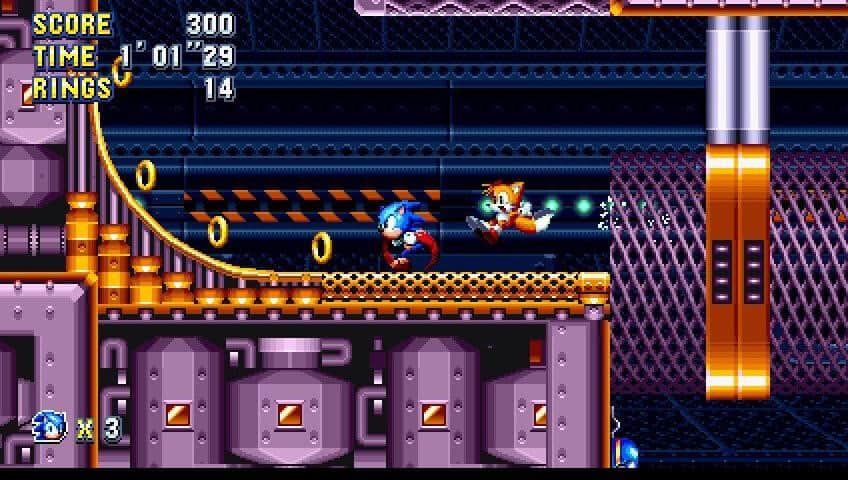Screen dimensions: 848x480
Task: Click Sonic's lives counter icon
Action: [49, 427]
